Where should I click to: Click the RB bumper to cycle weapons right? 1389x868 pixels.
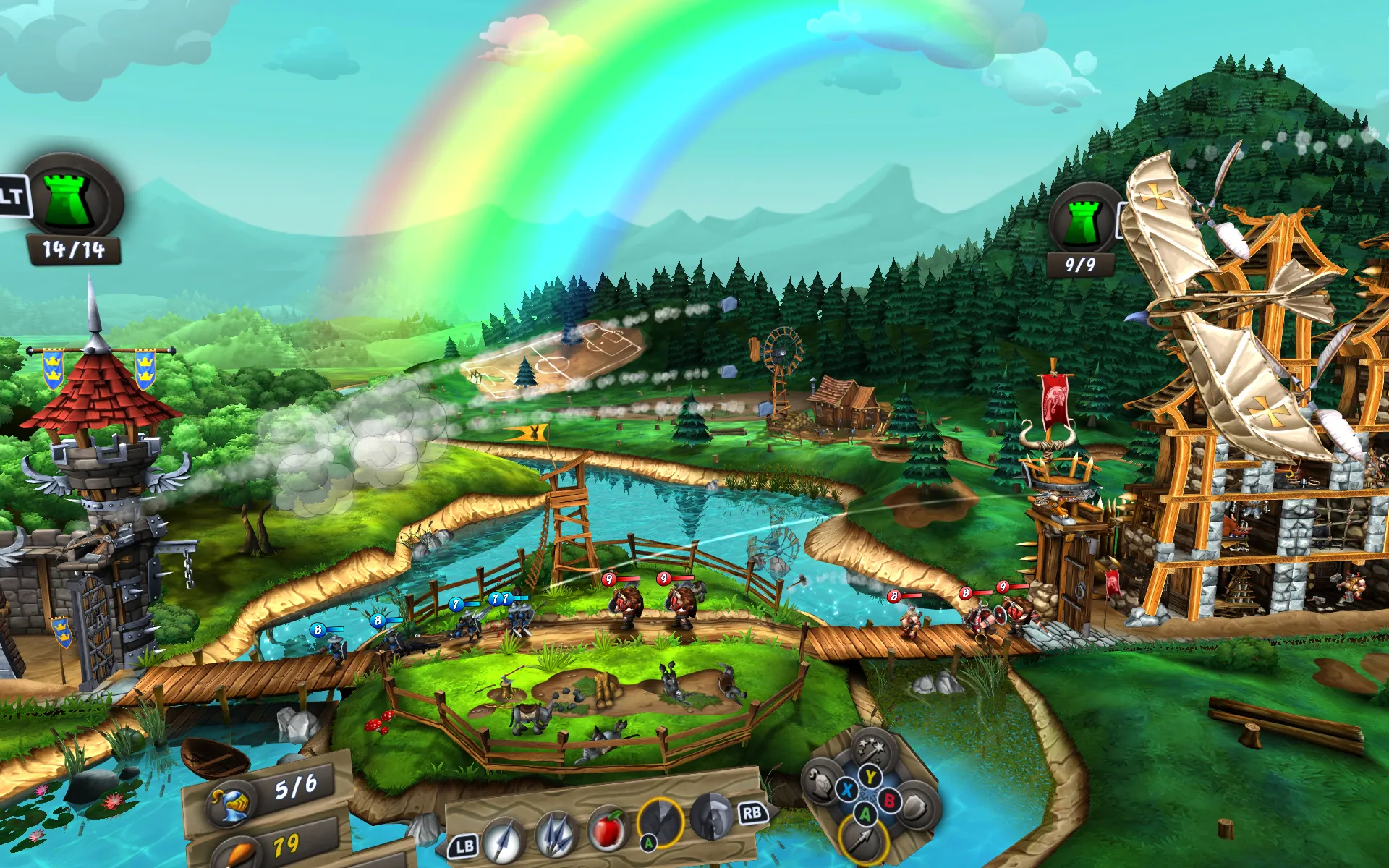(x=752, y=813)
